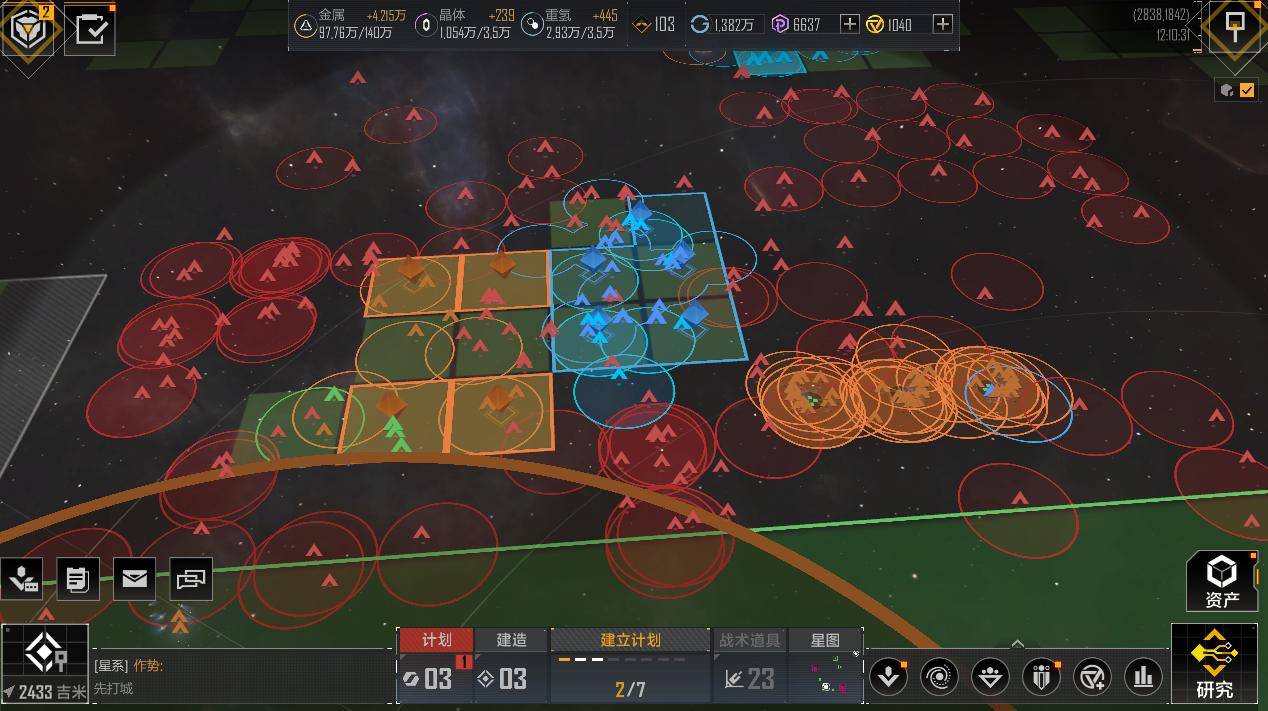Open the 星图 star map
This screenshot has width=1268, height=711.
(825, 640)
